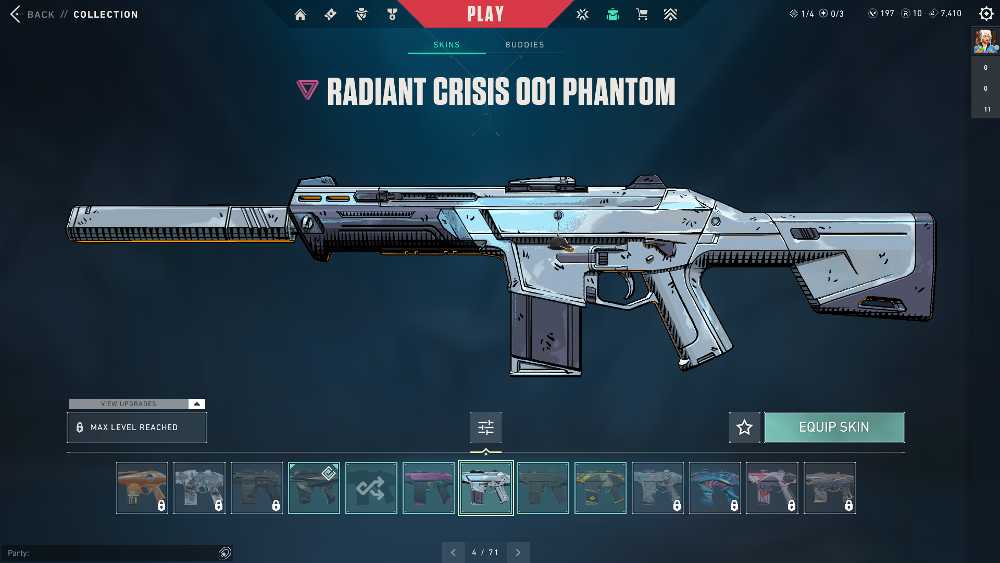The width and height of the screenshot is (1000, 563).
Task: Go to the next skin page arrow
Action: point(518,552)
